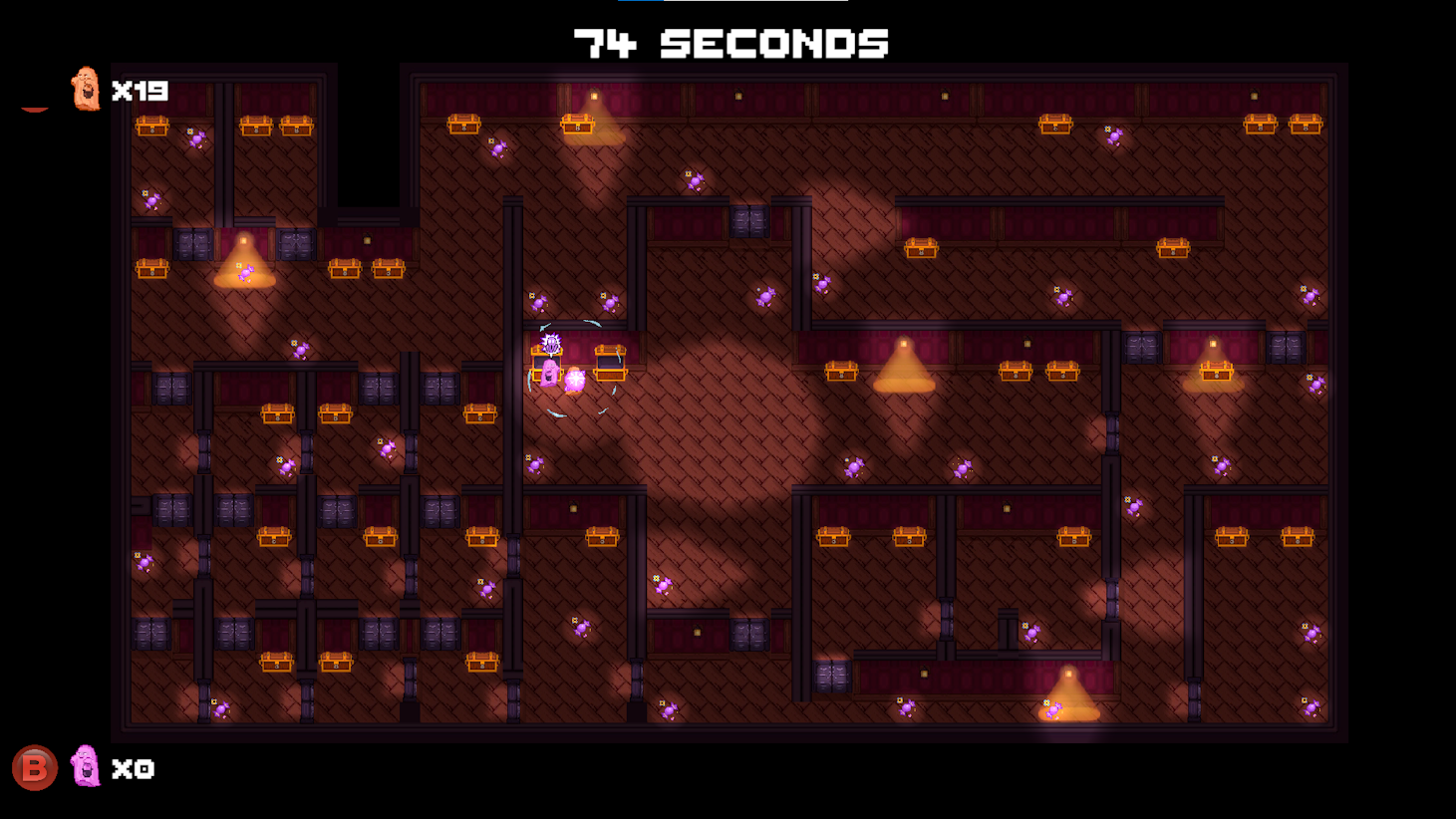The width and height of the screenshot is (1456, 819).
Task: Select the red B button prompt icon
Action: click(37, 768)
